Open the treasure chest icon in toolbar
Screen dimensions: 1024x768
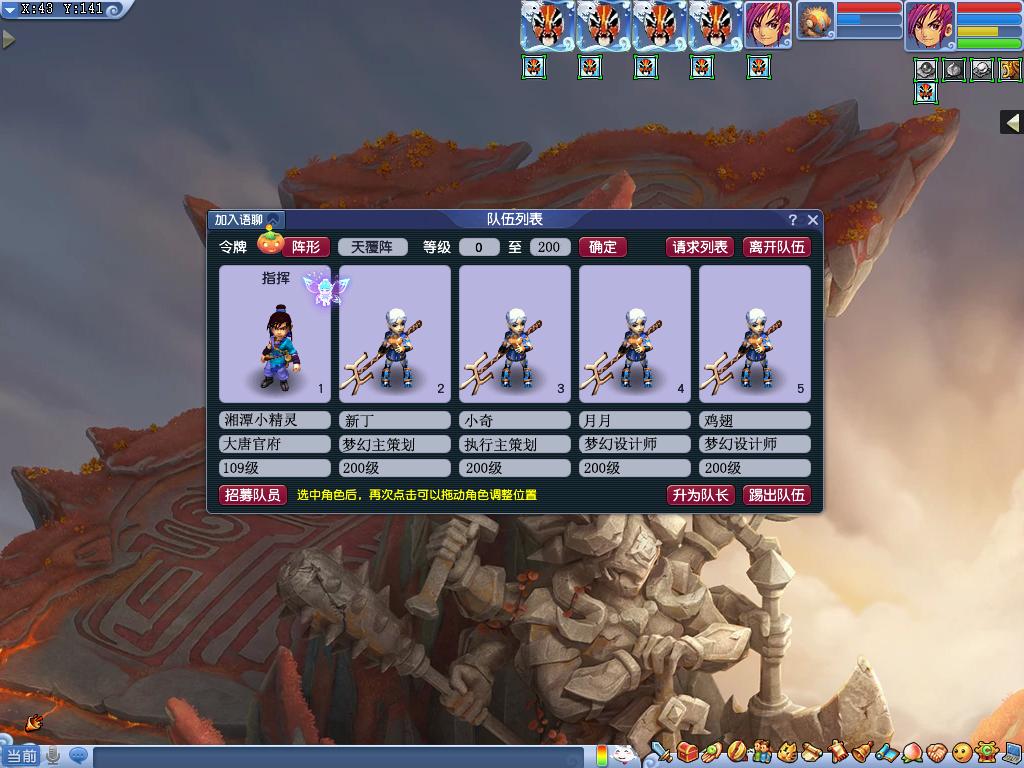pyautogui.click(x=687, y=752)
